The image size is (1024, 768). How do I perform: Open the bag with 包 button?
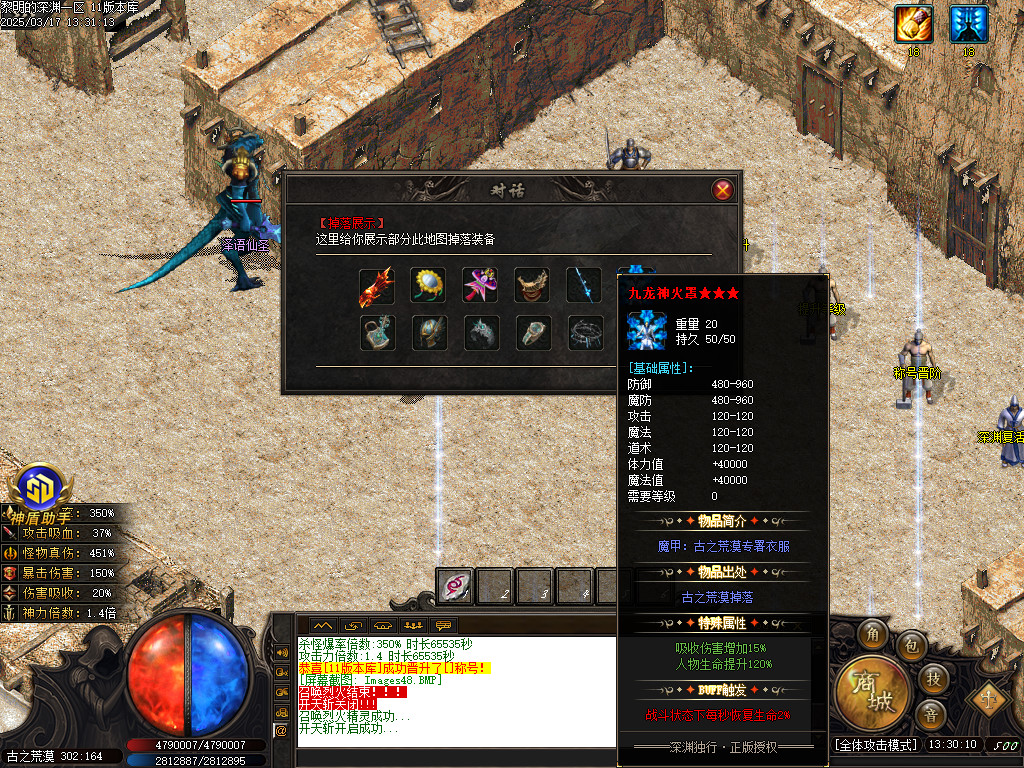[910, 645]
